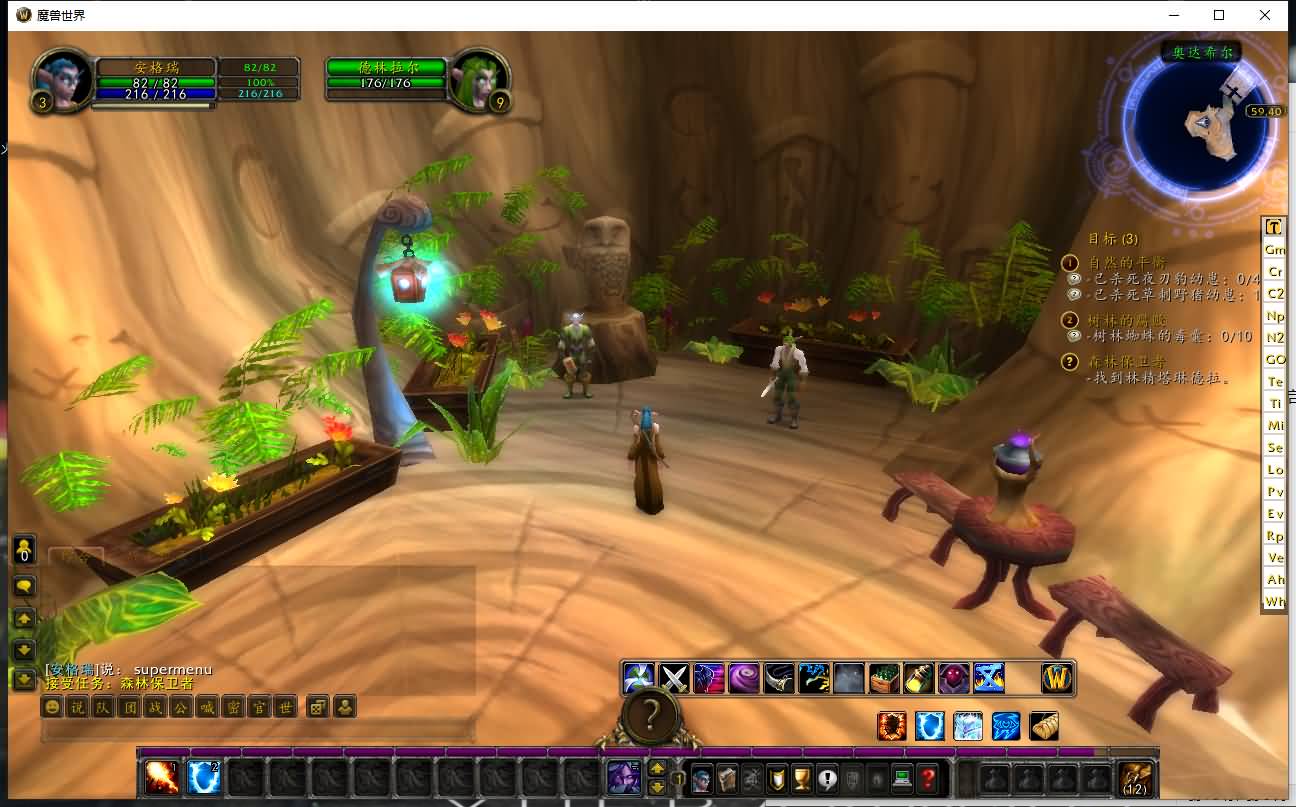Click the crossed swords icon

click(x=675, y=678)
